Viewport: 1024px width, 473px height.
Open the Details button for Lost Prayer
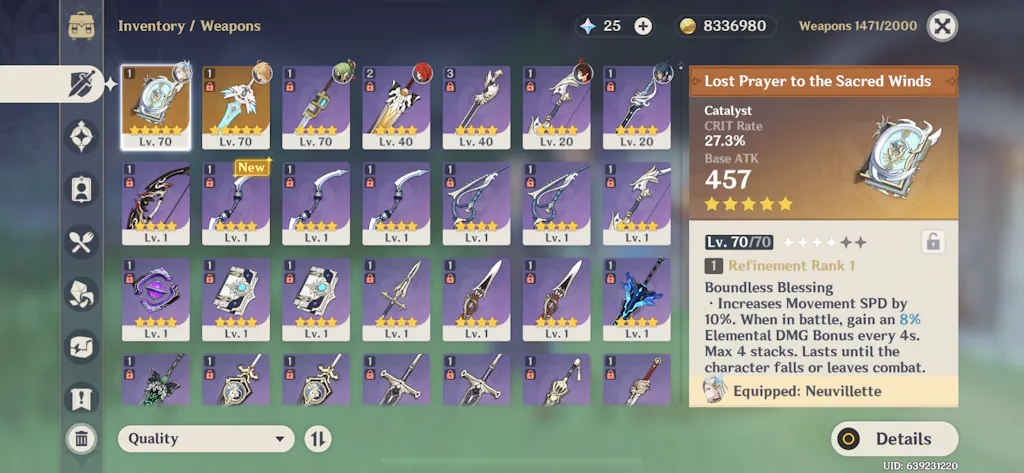894,438
